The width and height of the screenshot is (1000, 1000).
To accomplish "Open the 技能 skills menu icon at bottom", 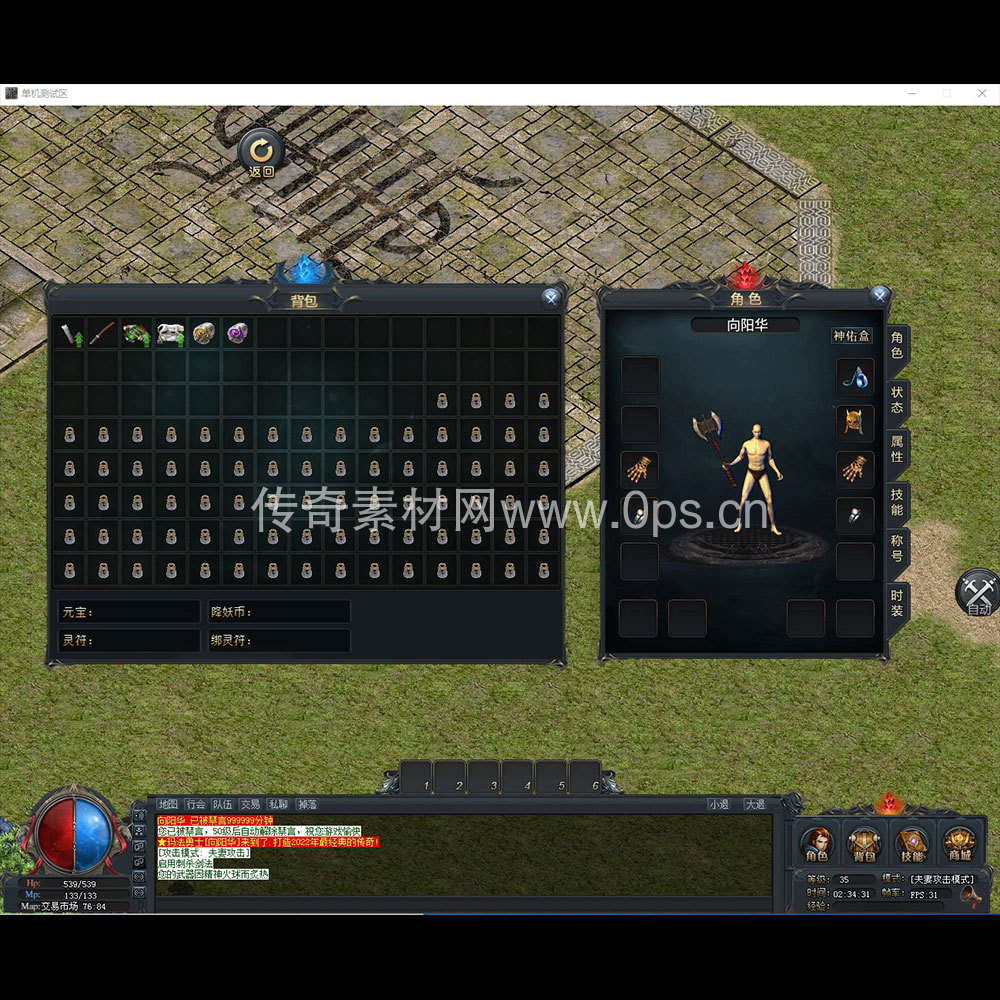I will (x=912, y=845).
